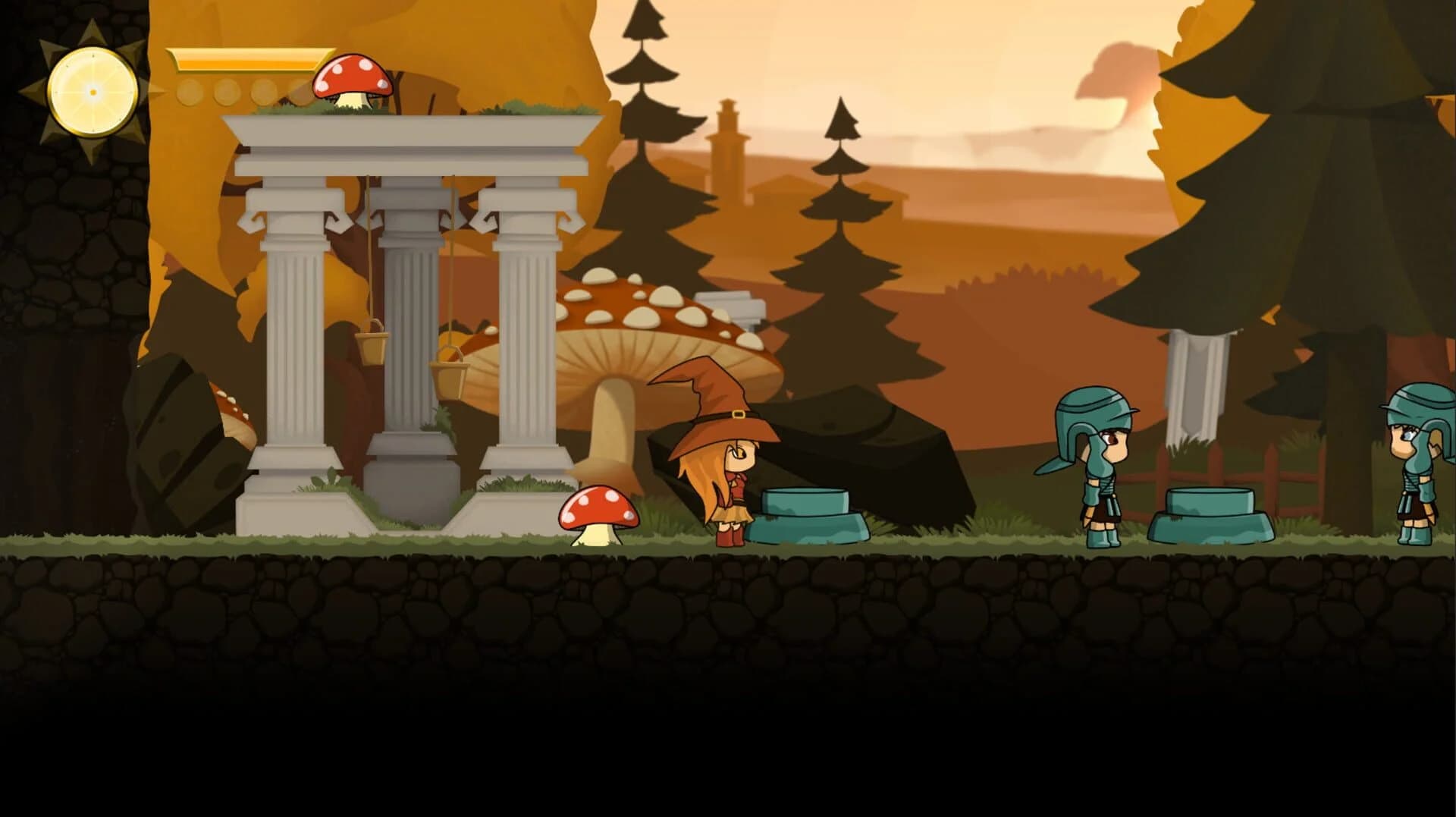This screenshot has height=817, width=1456.
Task: Click the golden sun emblem in the HUD
Action: [91, 91]
